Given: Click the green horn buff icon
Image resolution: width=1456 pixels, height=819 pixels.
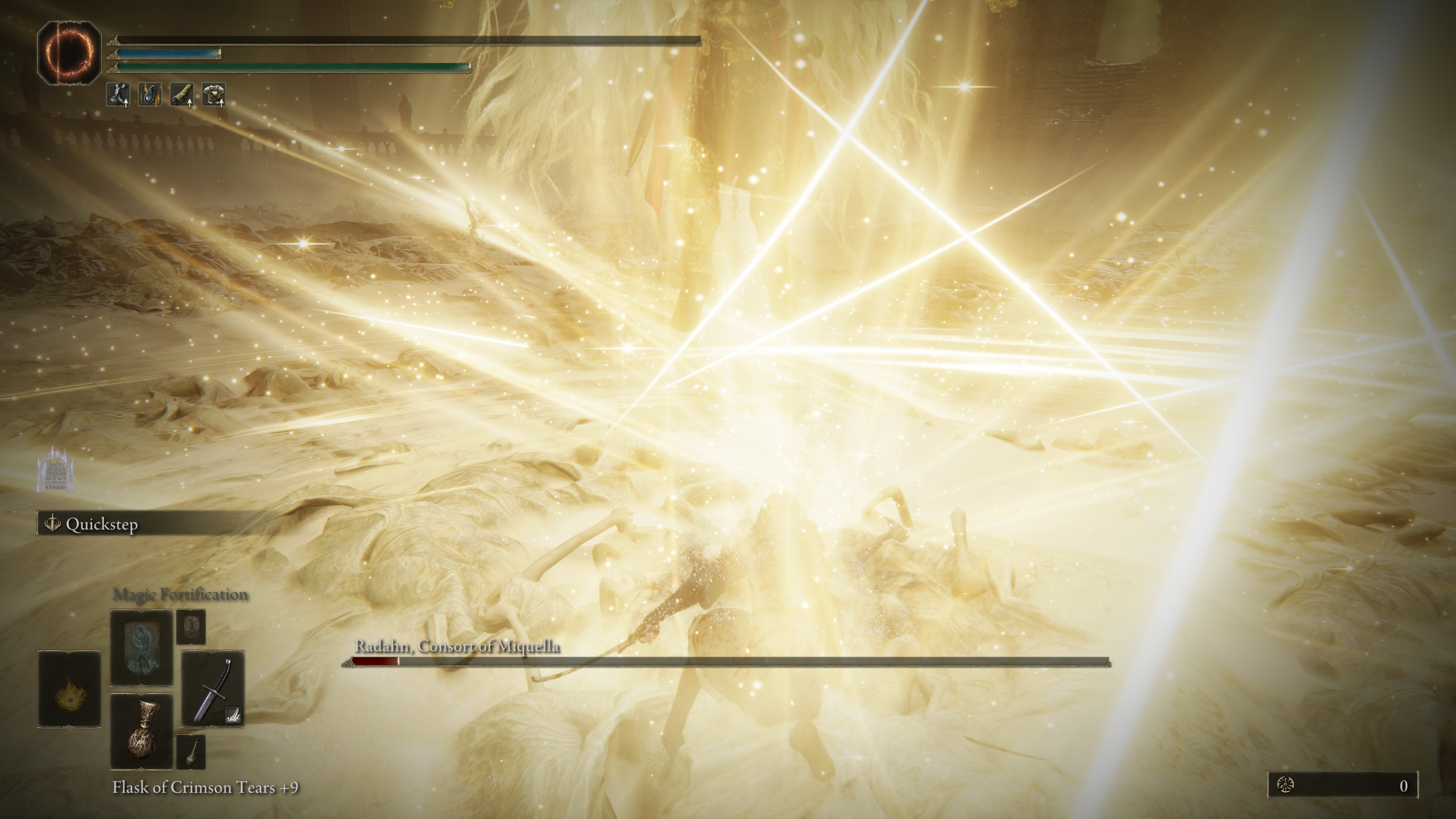Looking at the screenshot, I should pos(182,95).
